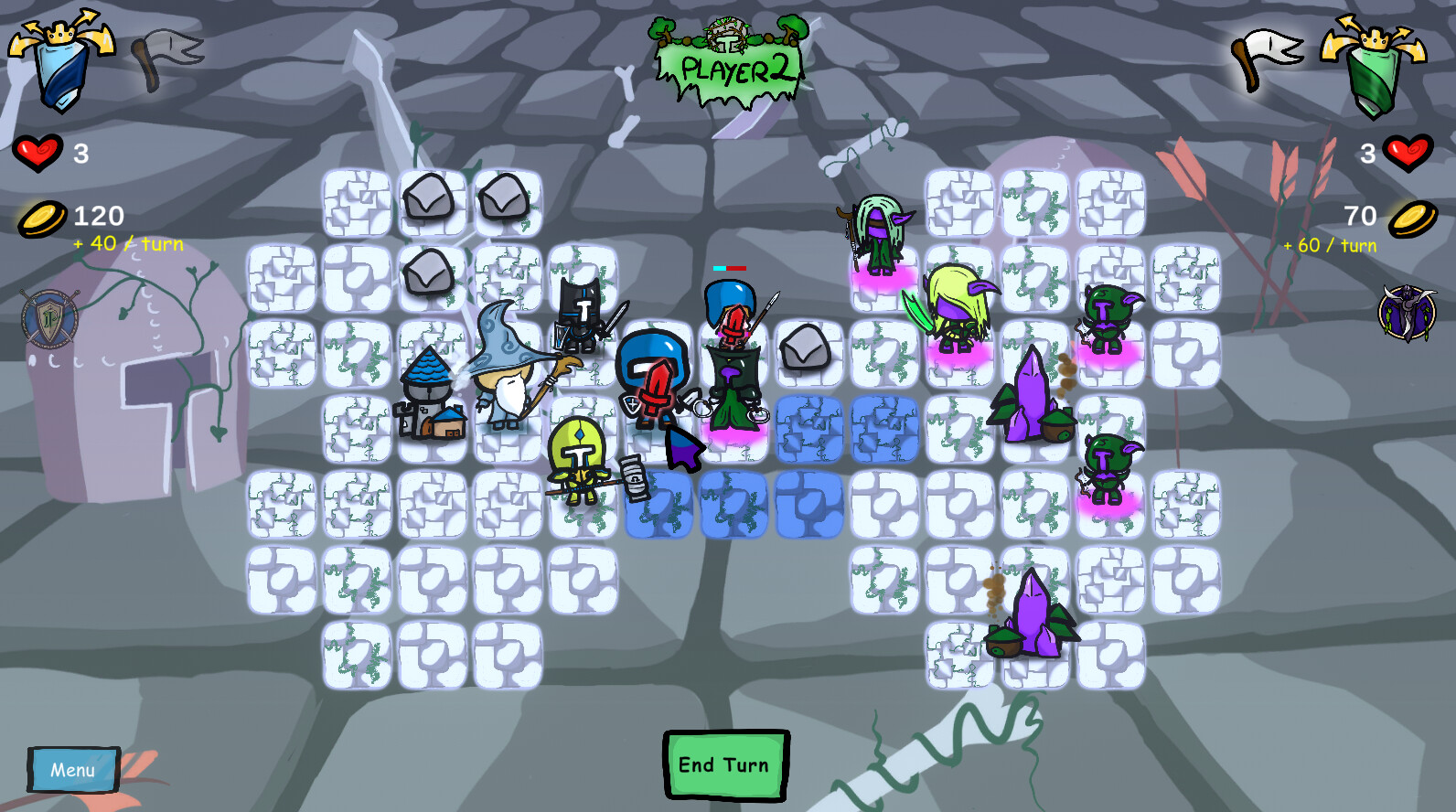1456x812 pixels.
Task: Click the gold coin icon next to 120
Action: [x=41, y=218]
